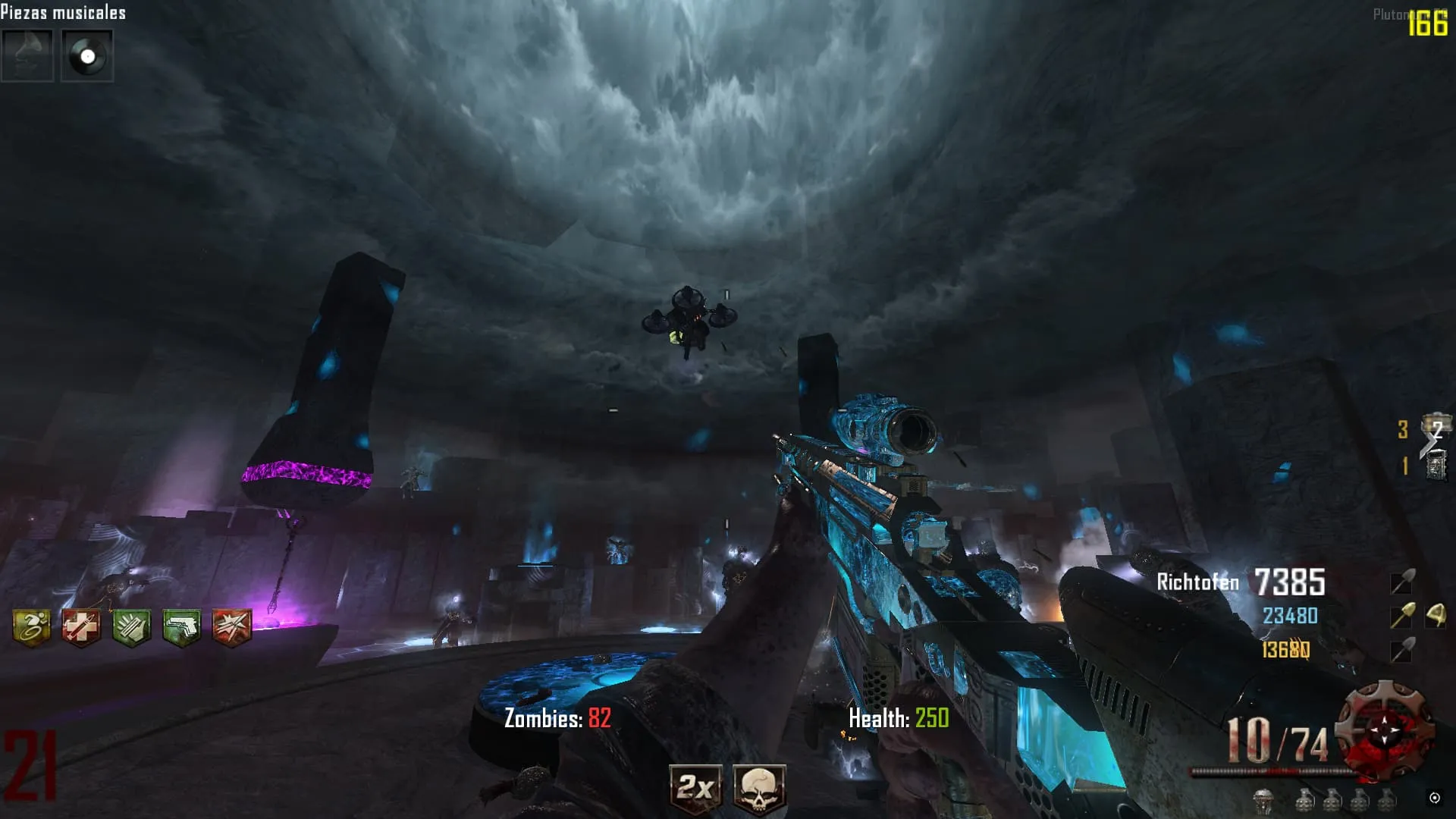Image resolution: width=1456 pixels, height=819 pixels.
Task: Click the gear-shaped compass dial
Action: 1385,730
